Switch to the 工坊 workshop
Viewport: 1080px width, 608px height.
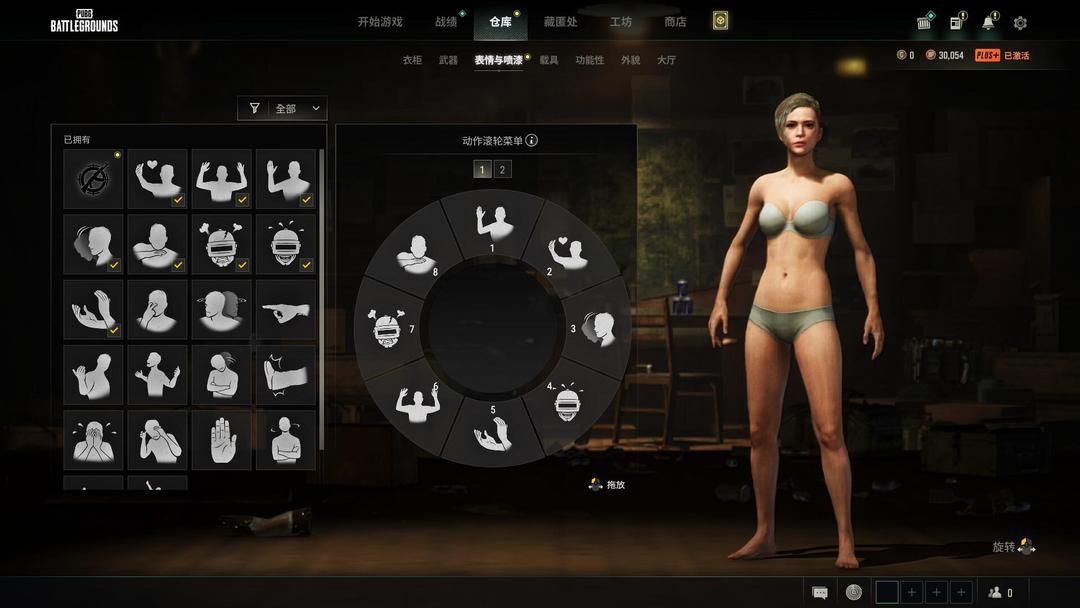[x=621, y=22]
